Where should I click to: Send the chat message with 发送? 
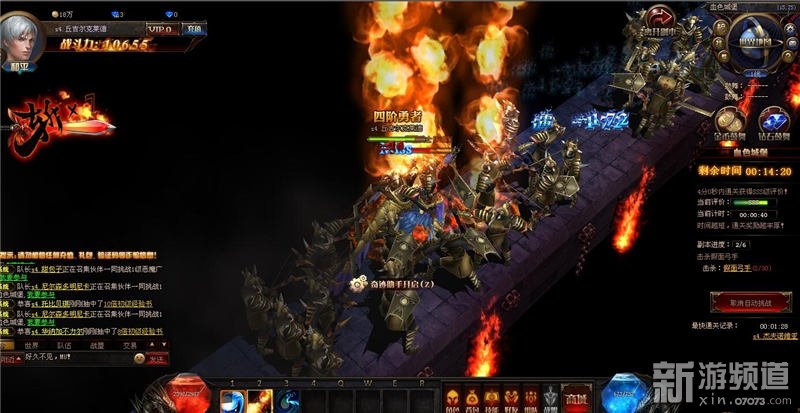158,359
